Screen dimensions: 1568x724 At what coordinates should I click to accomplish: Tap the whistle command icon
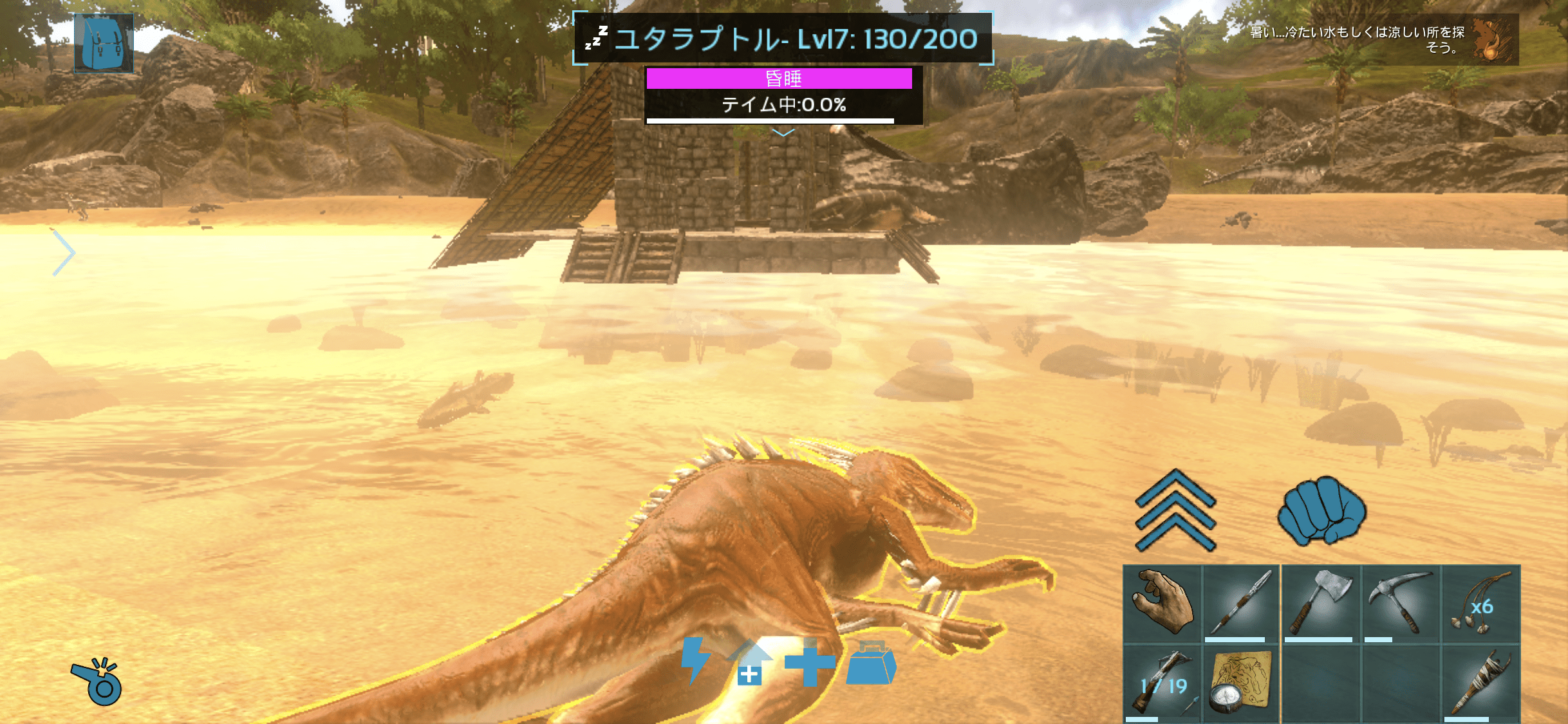[97, 682]
